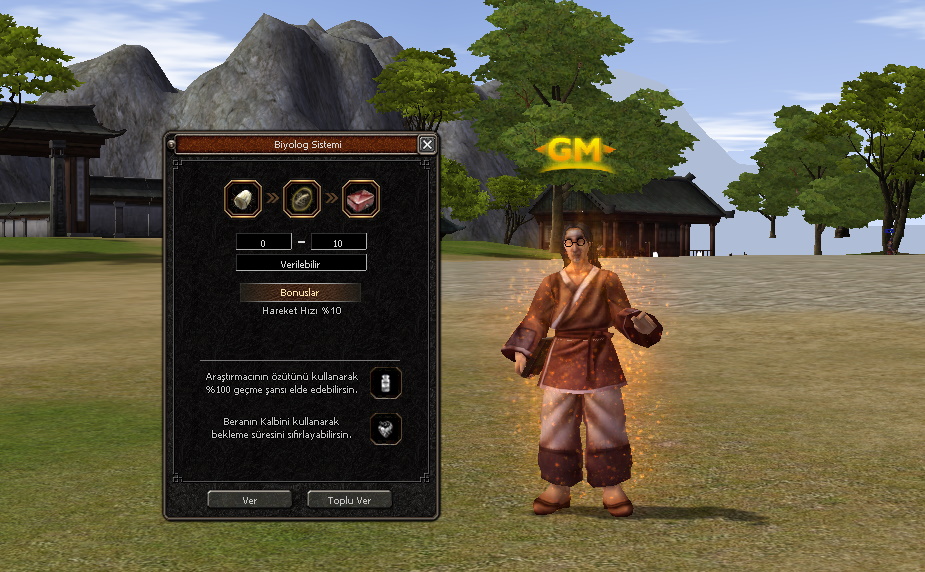Open the Bonuslar section
Screen dimensions: 925x572
coord(300,292)
